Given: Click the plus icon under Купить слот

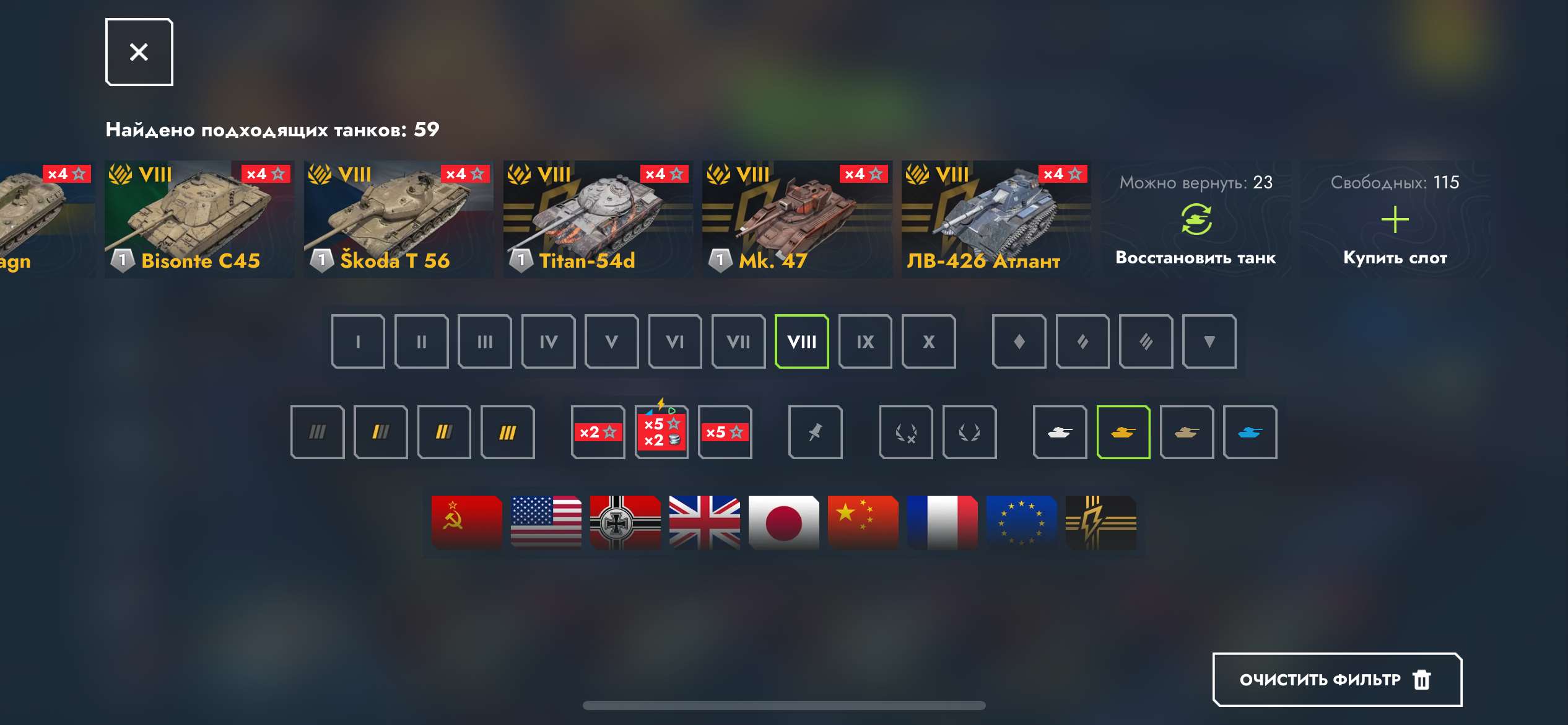Looking at the screenshot, I should pyautogui.click(x=1396, y=219).
